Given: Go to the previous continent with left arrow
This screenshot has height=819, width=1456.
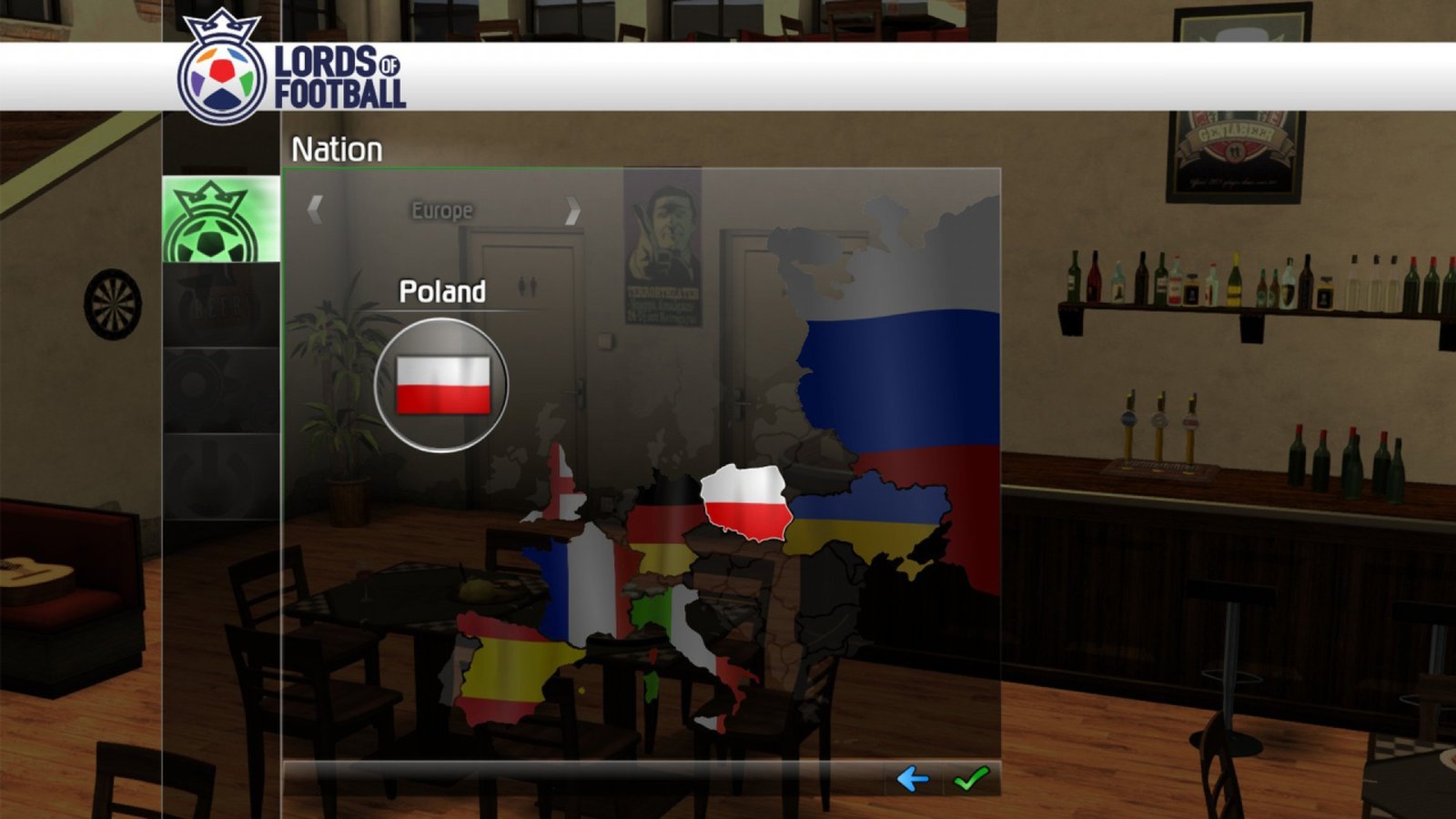Looking at the screenshot, I should point(315,210).
